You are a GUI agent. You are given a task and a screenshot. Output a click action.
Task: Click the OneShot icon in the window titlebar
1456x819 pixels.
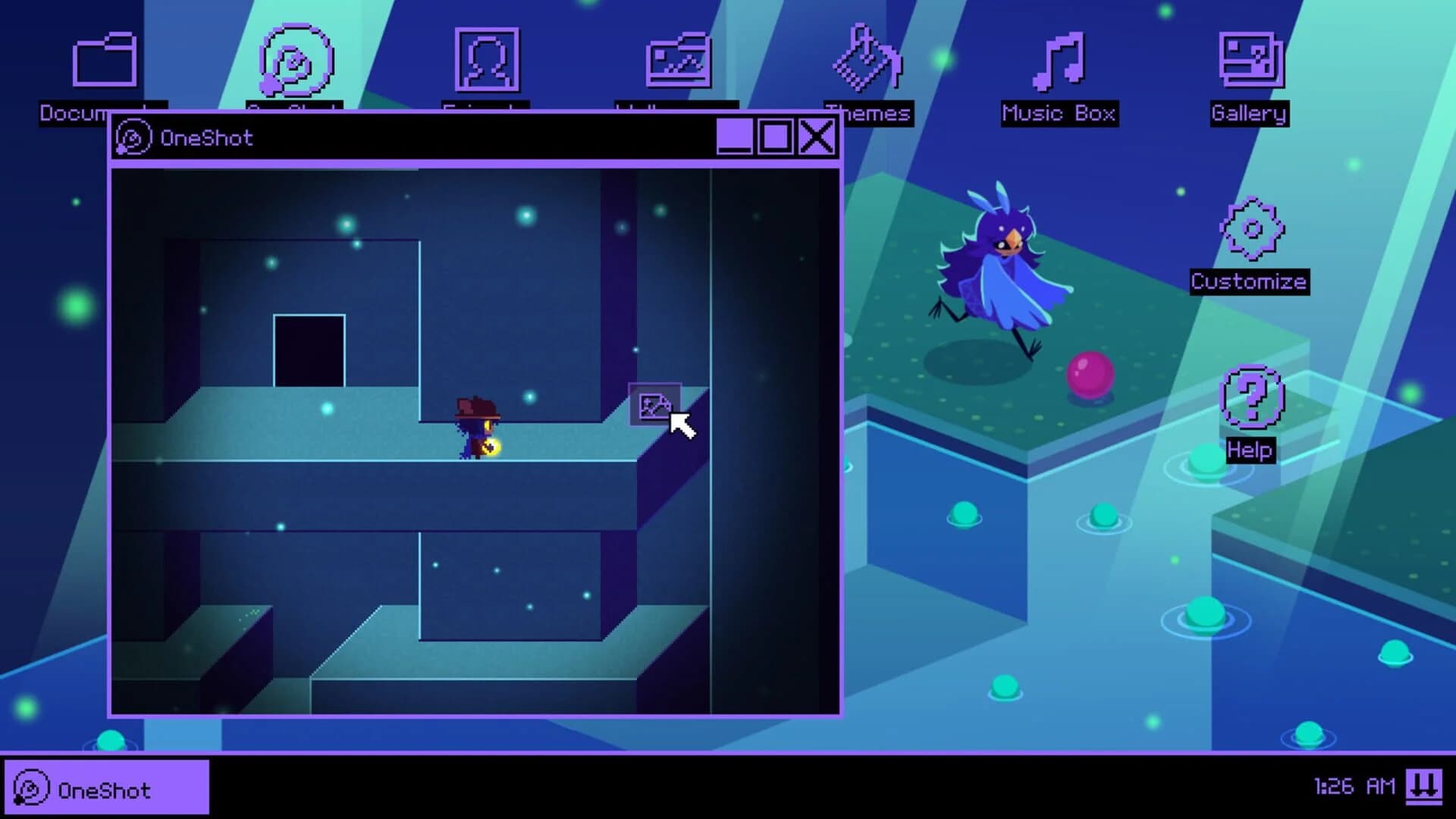coord(135,137)
